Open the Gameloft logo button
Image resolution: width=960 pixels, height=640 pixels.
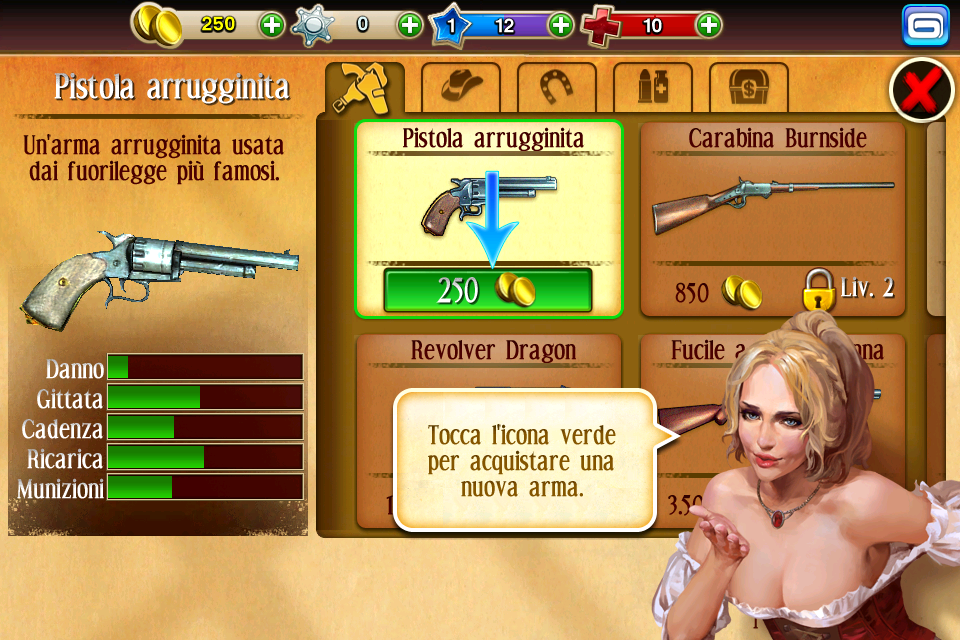[x=925, y=26]
